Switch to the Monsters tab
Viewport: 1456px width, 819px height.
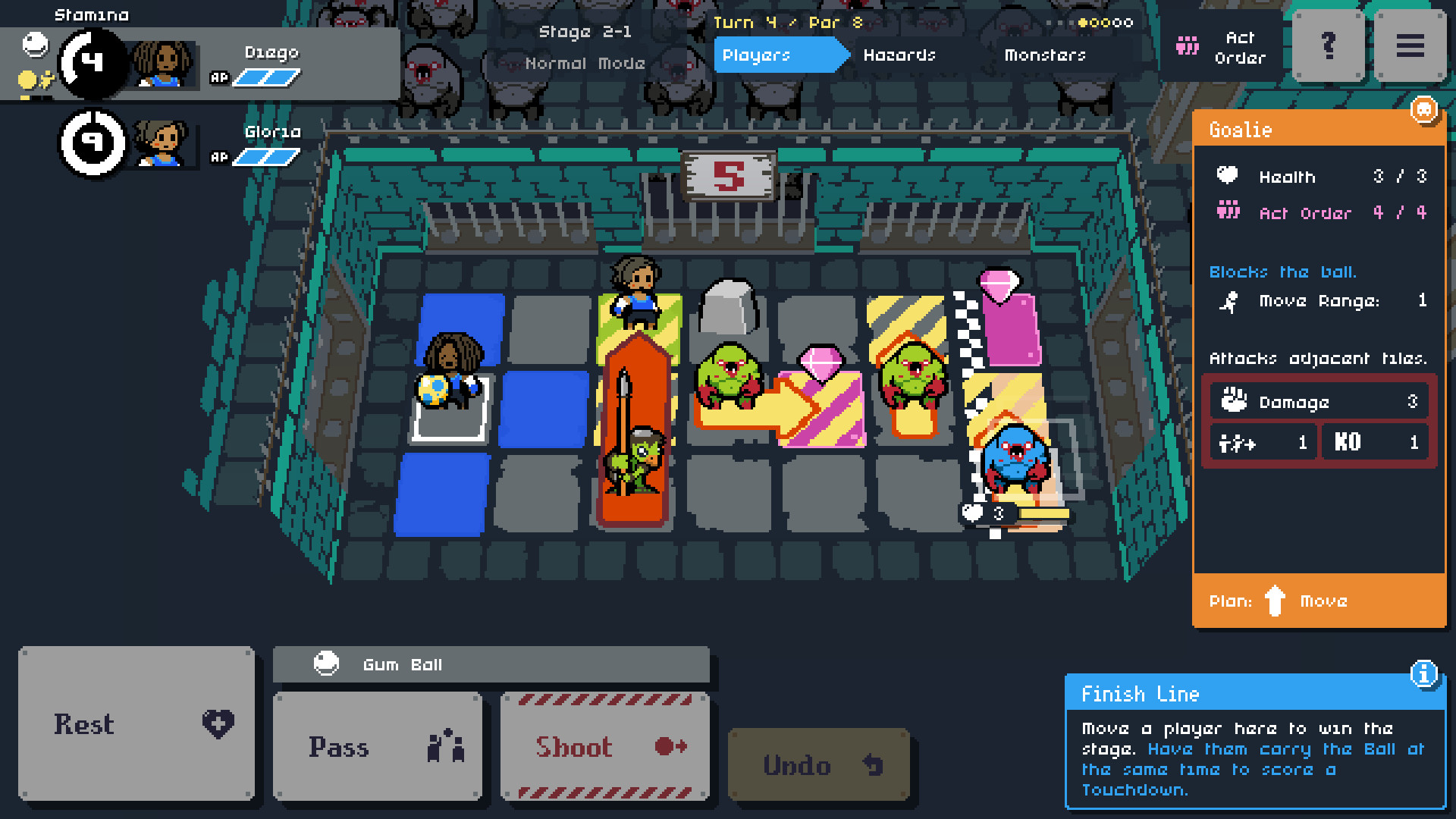(x=1046, y=55)
